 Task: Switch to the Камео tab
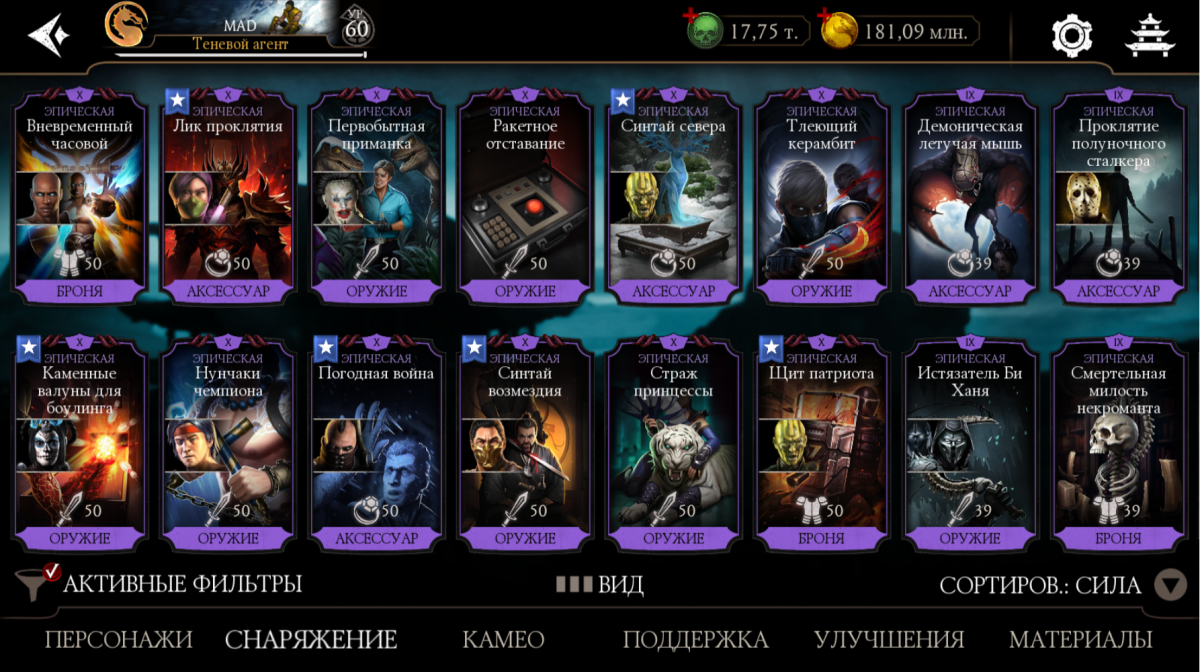pyautogui.click(x=503, y=640)
